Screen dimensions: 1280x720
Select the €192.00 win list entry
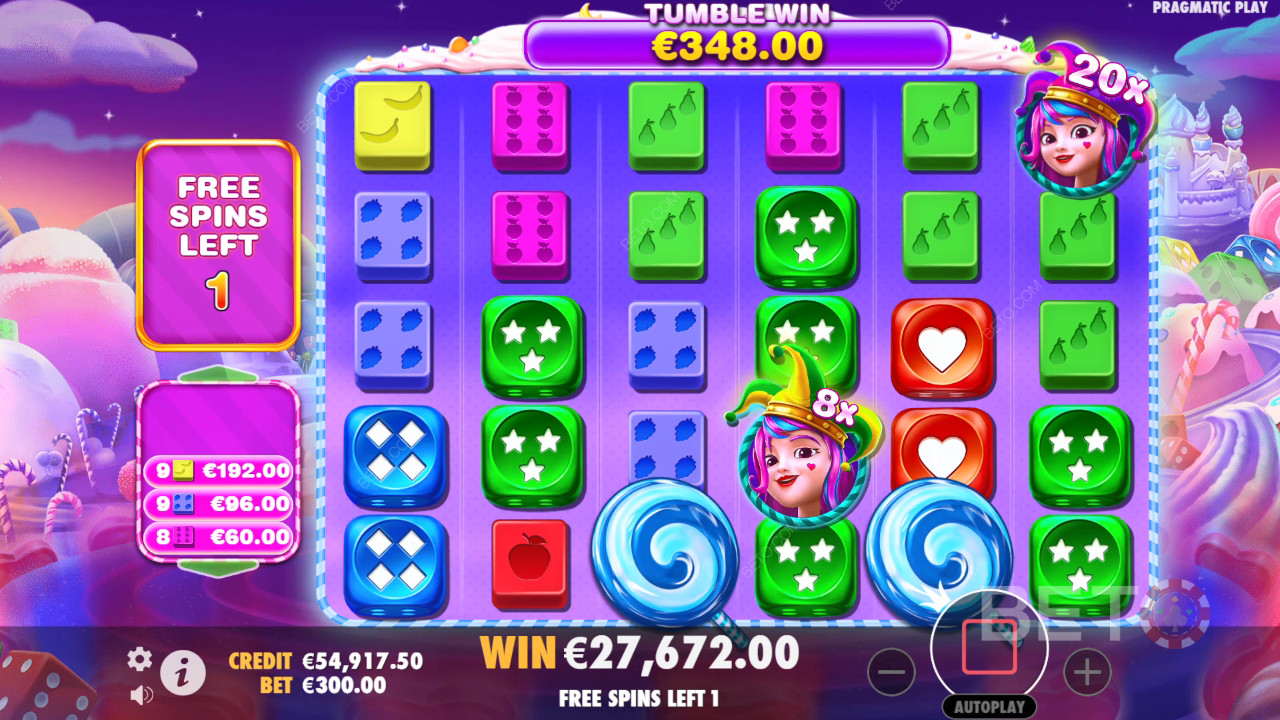click(x=219, y=470)
